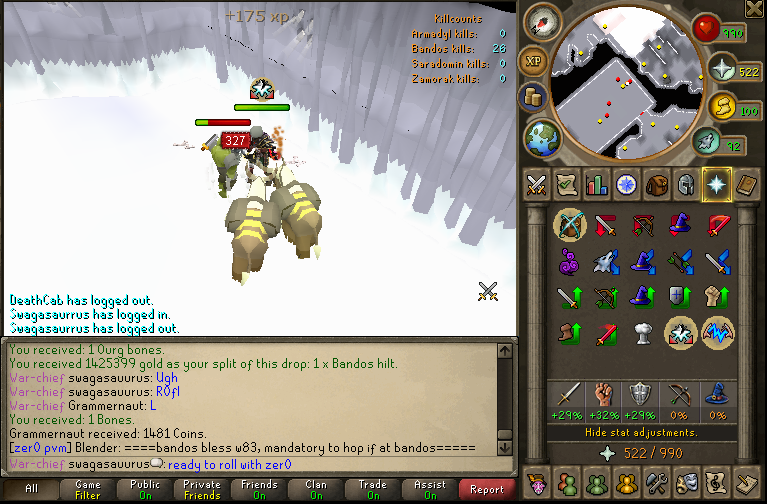Toggle the Clan chat filter
Screen dimensions: 767x504
[316, 489]
